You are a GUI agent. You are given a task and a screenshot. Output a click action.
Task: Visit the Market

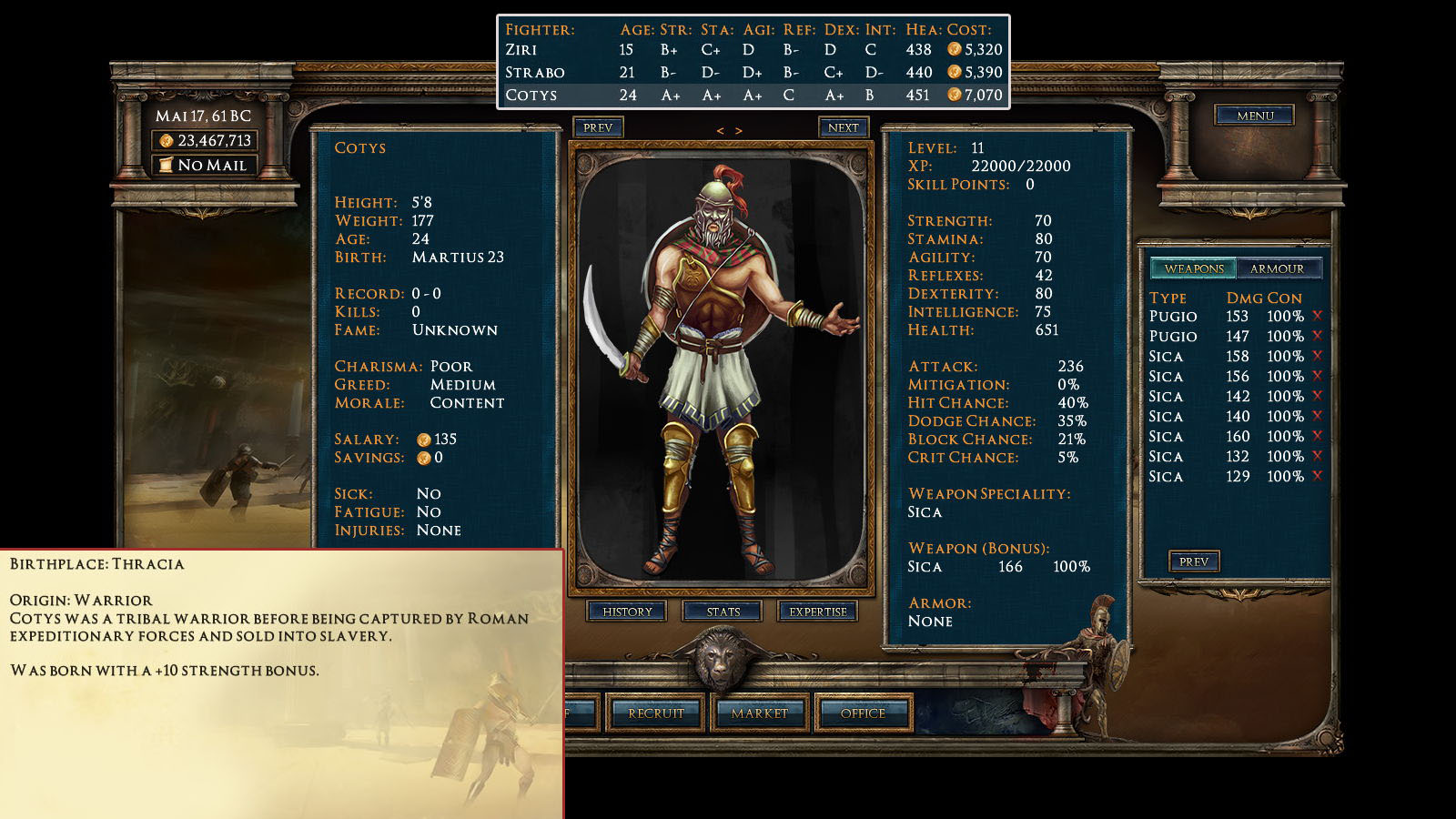coord(759,713)
